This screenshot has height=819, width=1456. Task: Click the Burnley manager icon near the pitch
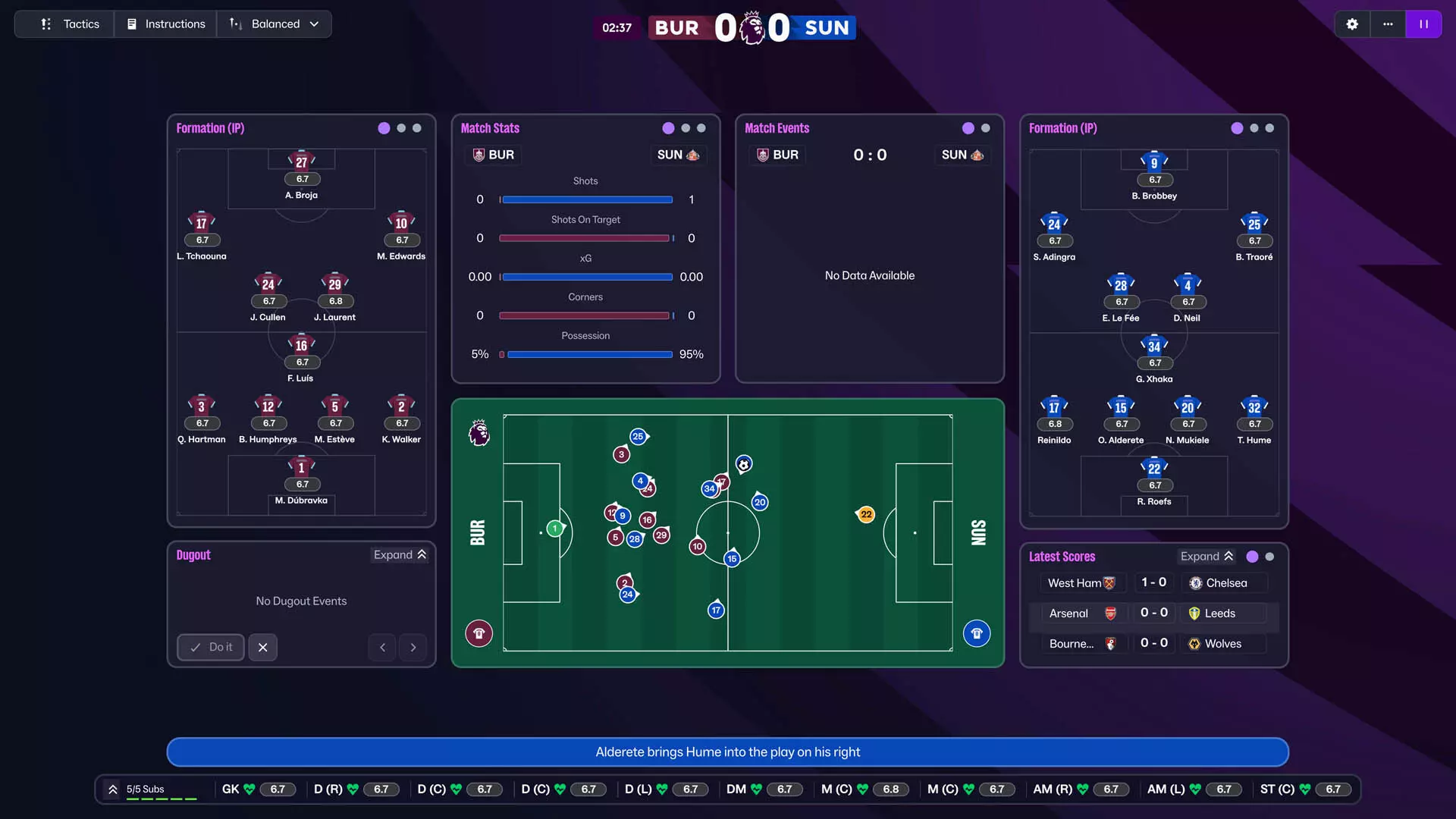pyautogui.click(x=479, y=632)
